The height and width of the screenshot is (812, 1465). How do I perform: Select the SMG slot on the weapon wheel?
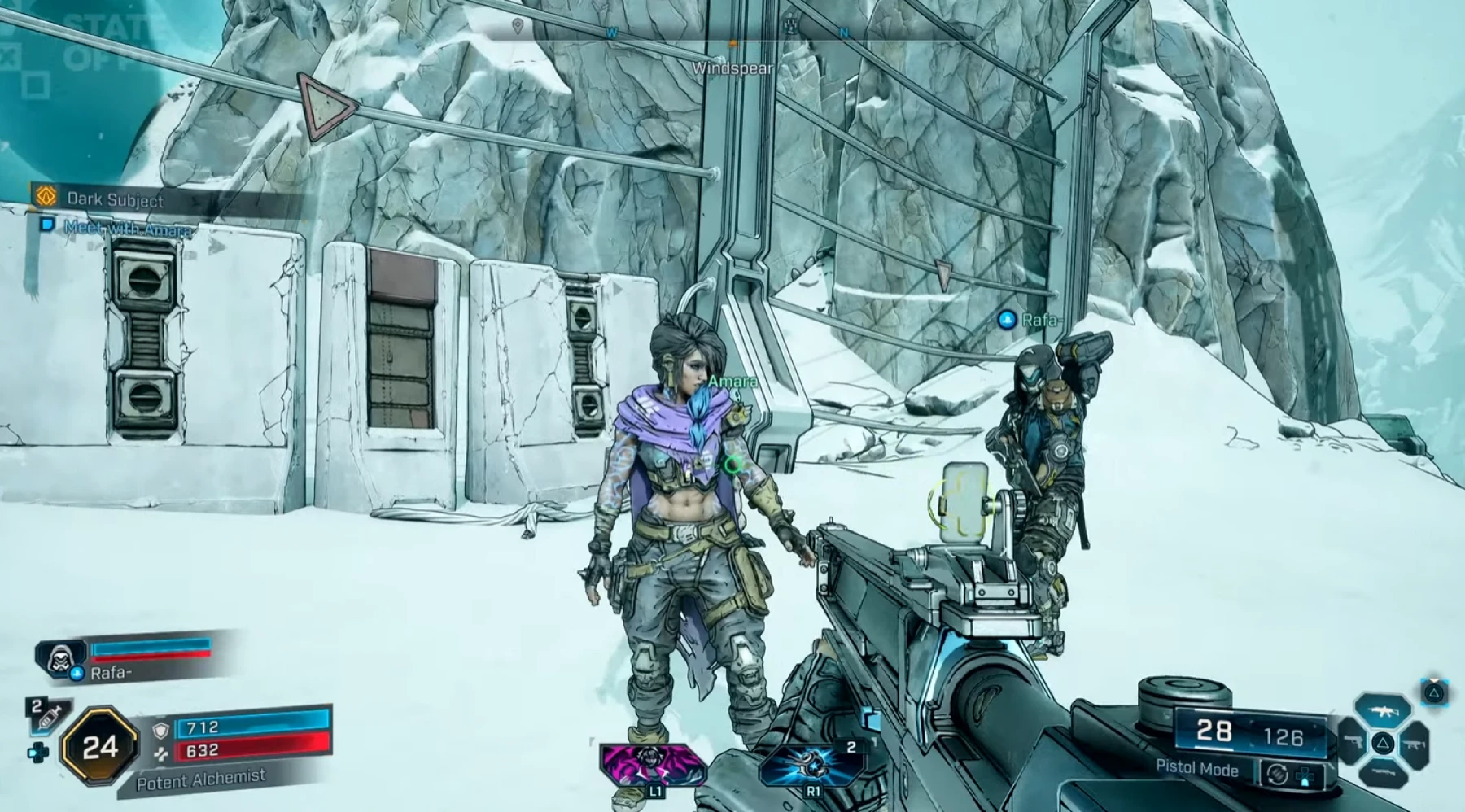(1414, 743)
